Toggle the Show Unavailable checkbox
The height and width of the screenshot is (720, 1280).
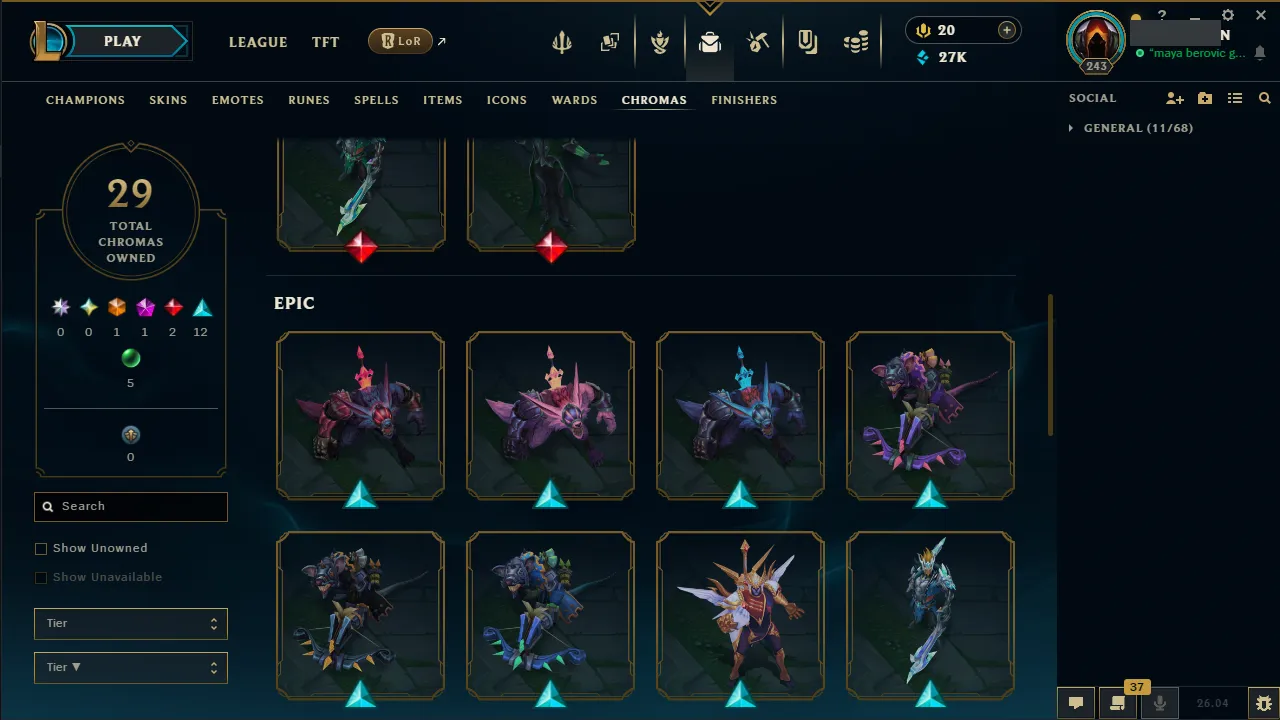tap(41, 577)
